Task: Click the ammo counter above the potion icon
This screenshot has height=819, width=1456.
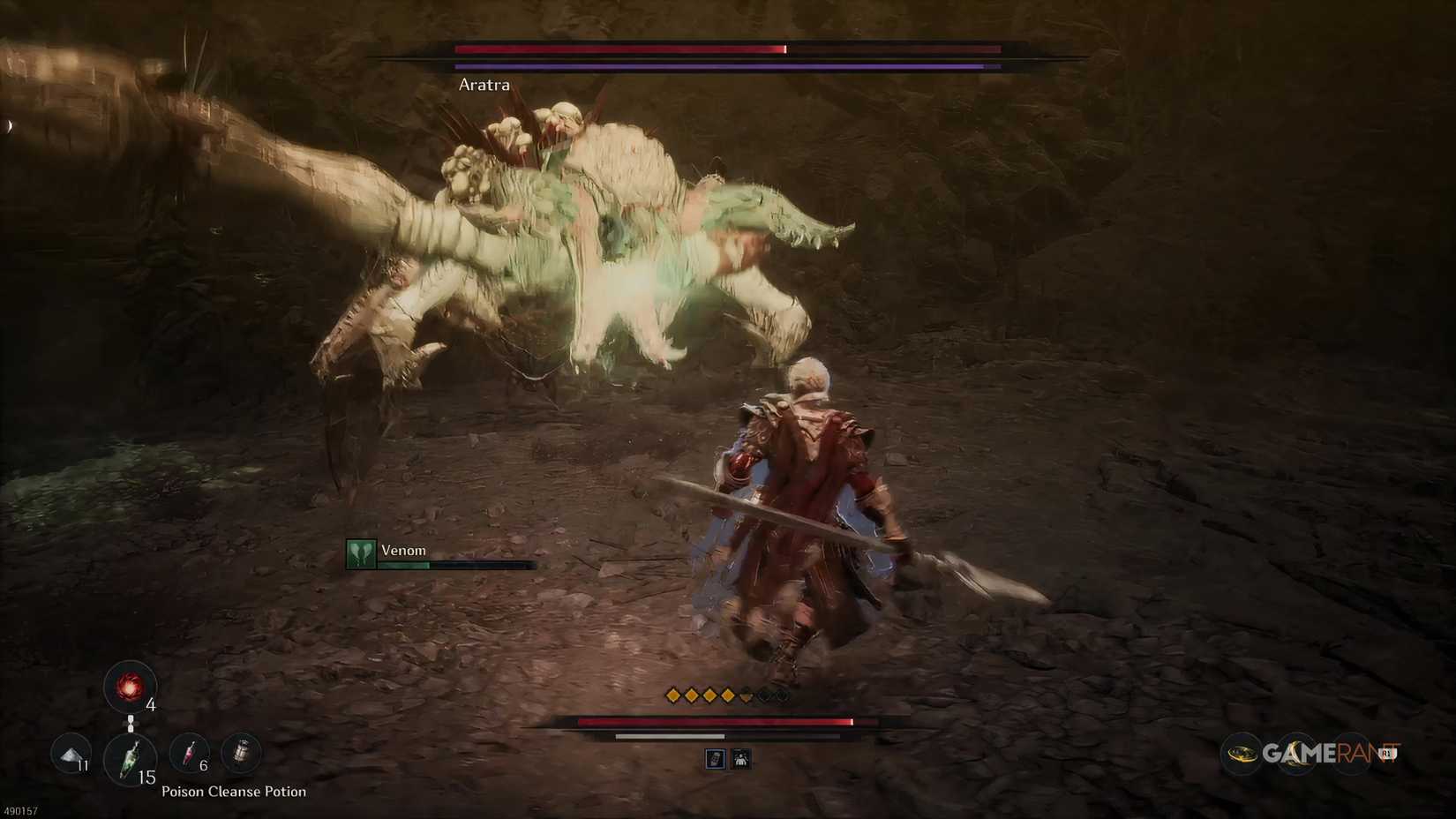Action: click(x=150, y=706)
